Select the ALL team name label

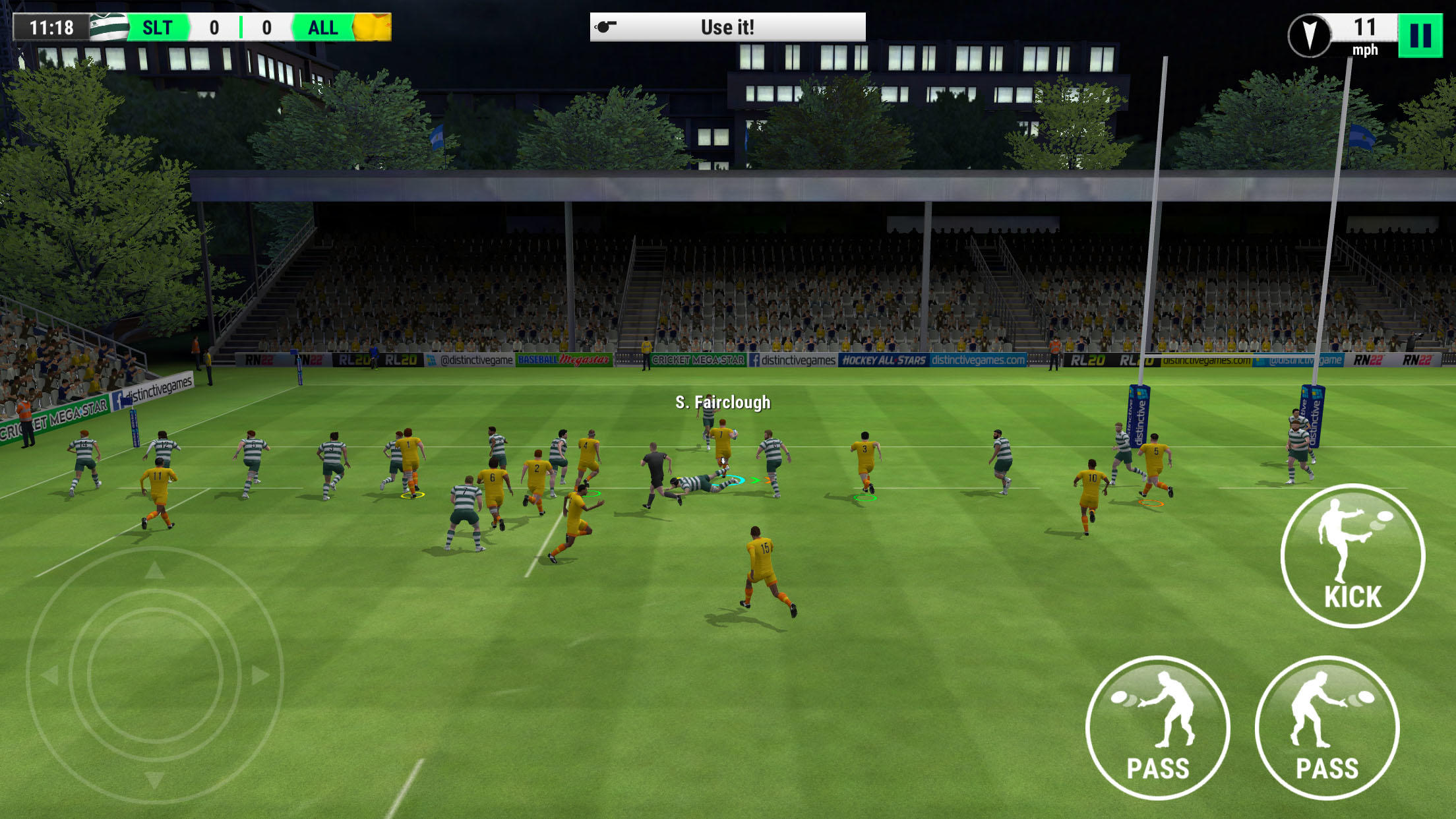pos(321,27)
